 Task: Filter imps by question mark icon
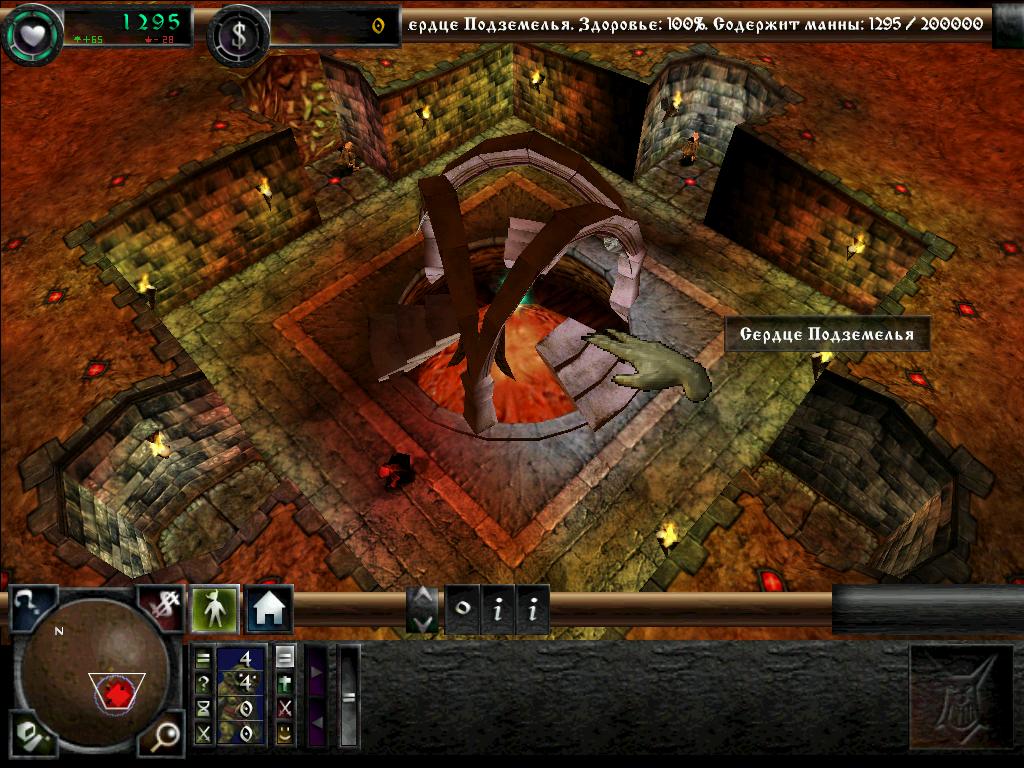[x=204, y=682]
